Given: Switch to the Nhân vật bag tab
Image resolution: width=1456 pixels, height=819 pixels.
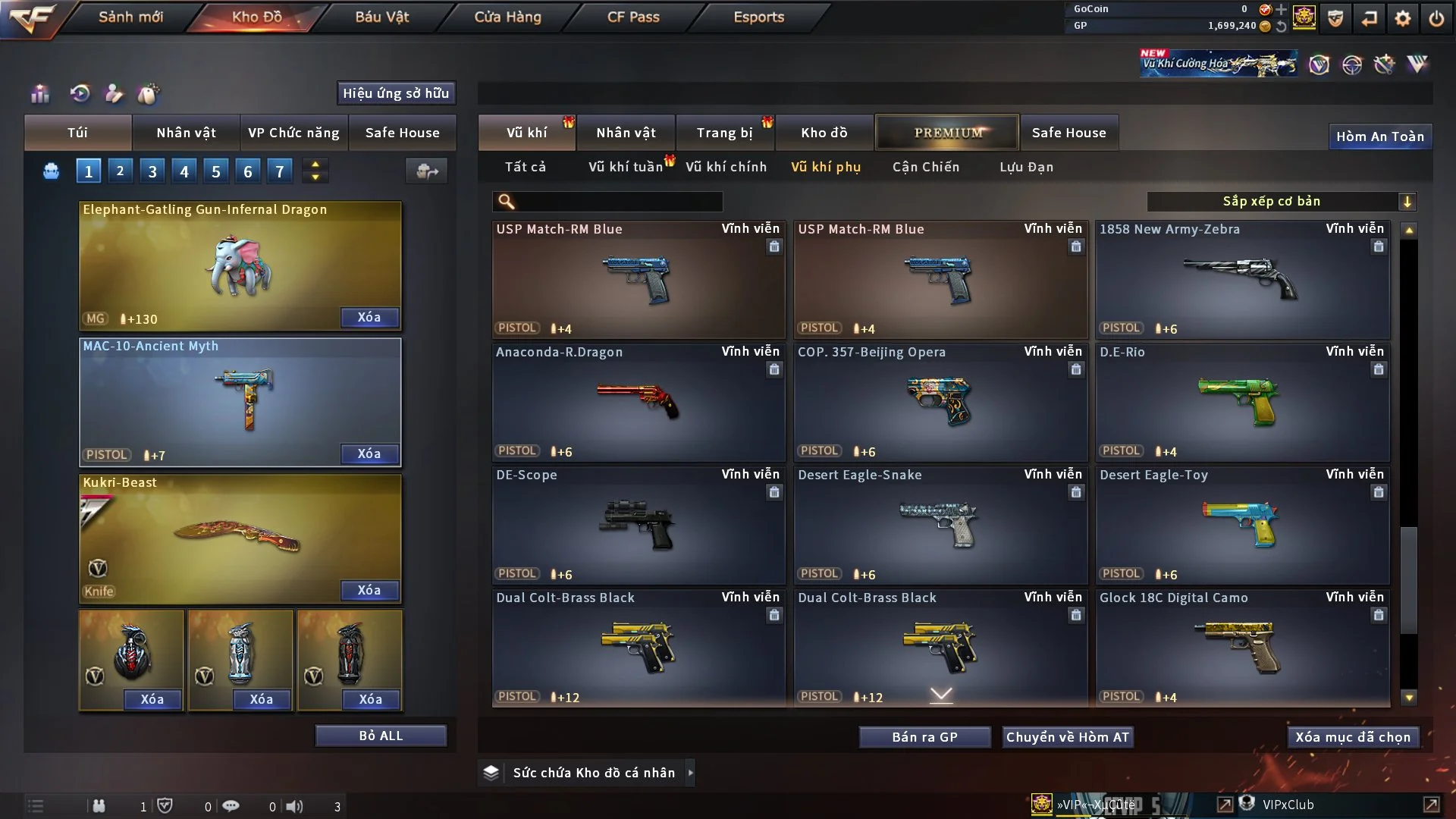Looking at the screenshot, I should (186, 133).
